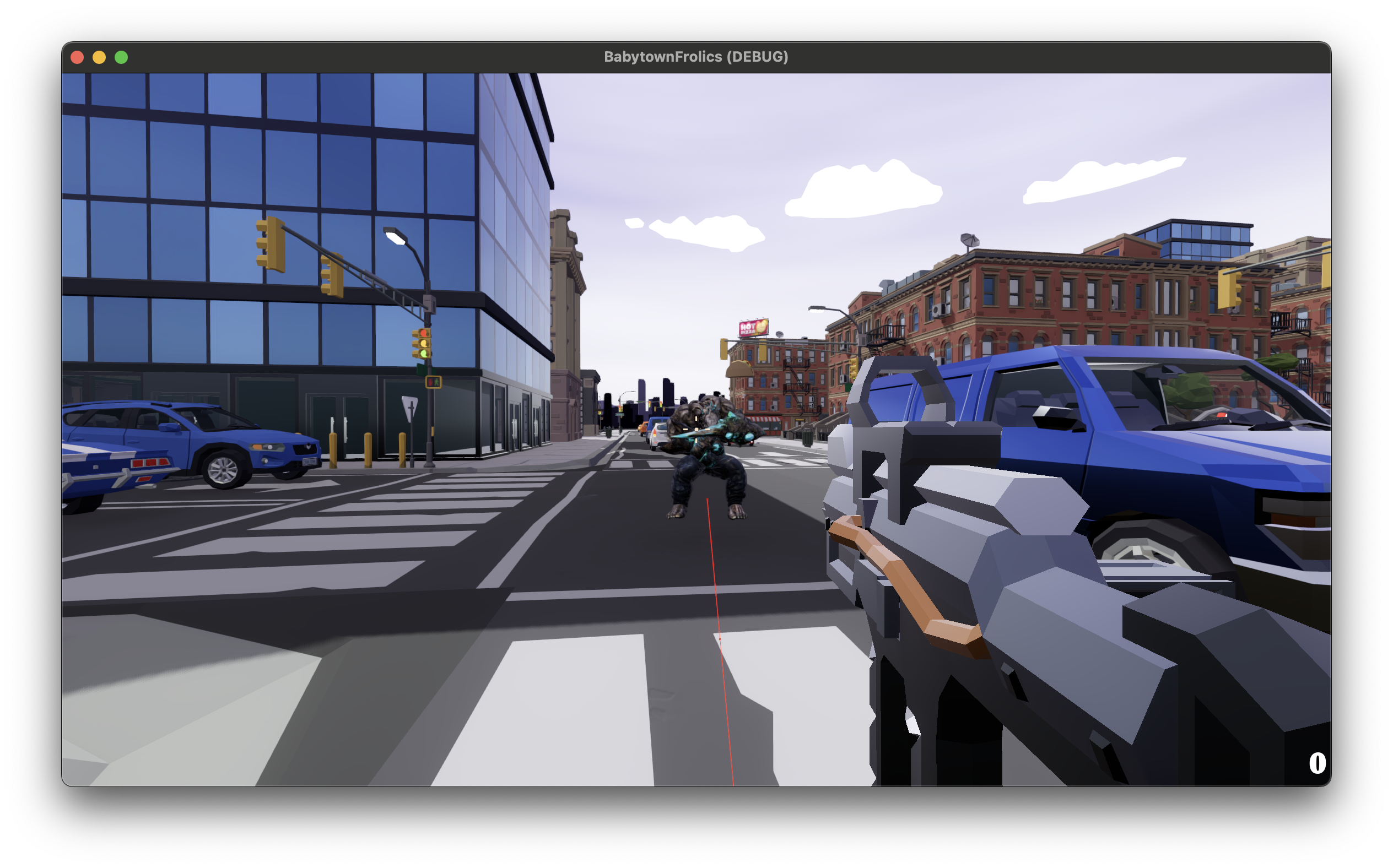The height and width of the screenshot is (868, 1393).
Task: Toggle the yellow light on the traffic signal
Action: [424, 343]
